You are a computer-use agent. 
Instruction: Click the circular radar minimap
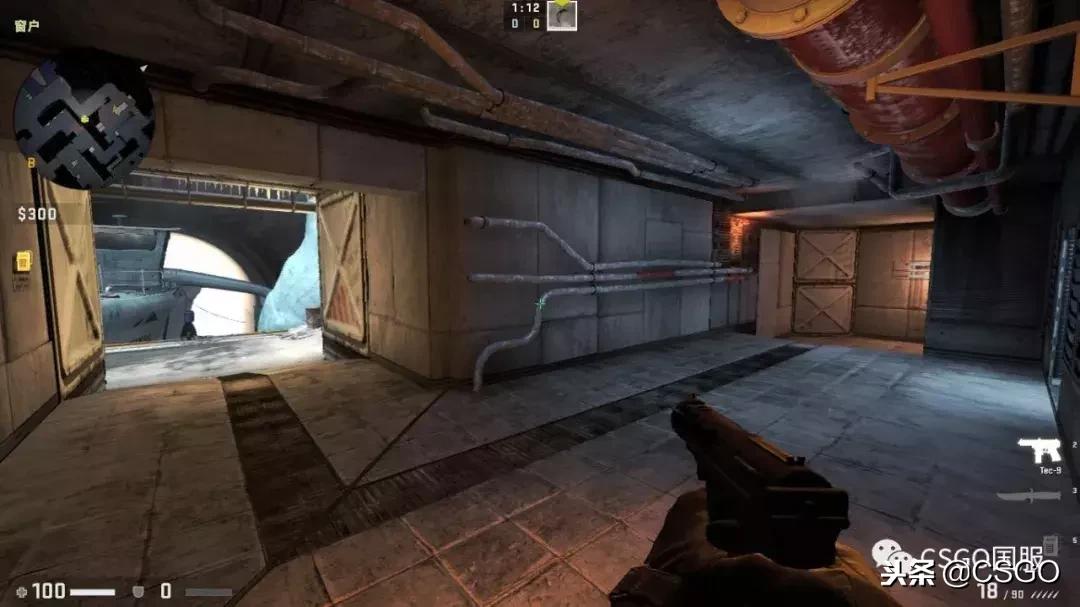click(84, 119)
